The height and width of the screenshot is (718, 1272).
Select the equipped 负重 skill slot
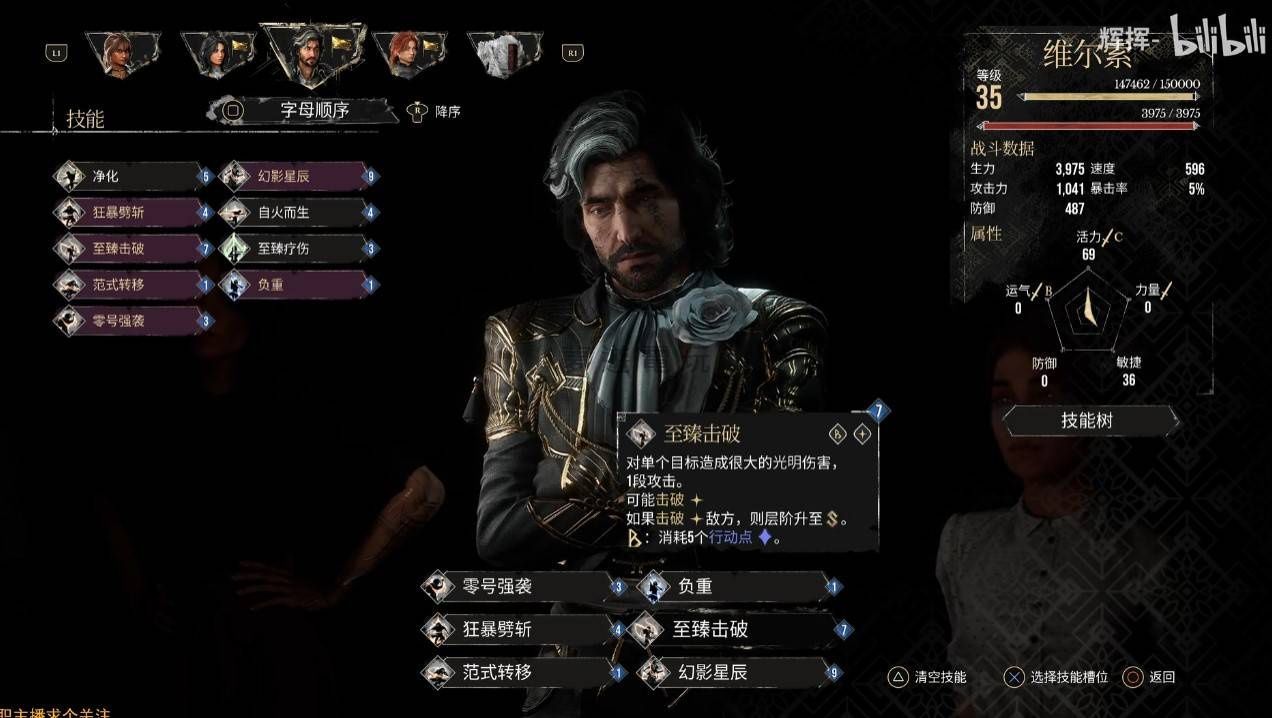tap(737, 587)
